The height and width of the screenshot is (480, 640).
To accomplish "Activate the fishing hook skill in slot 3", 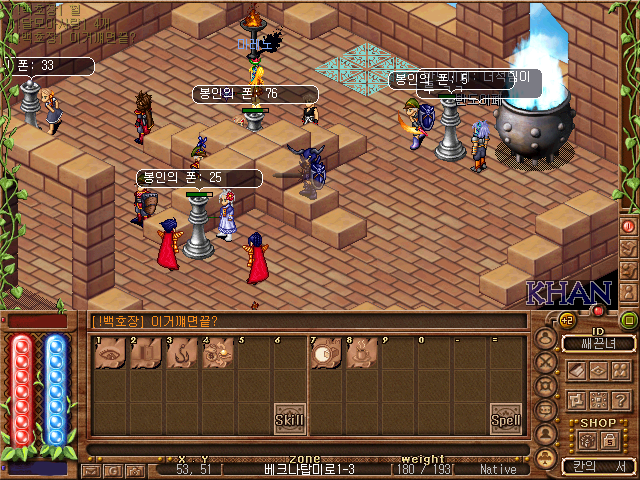I will click(x=181, y=355).
